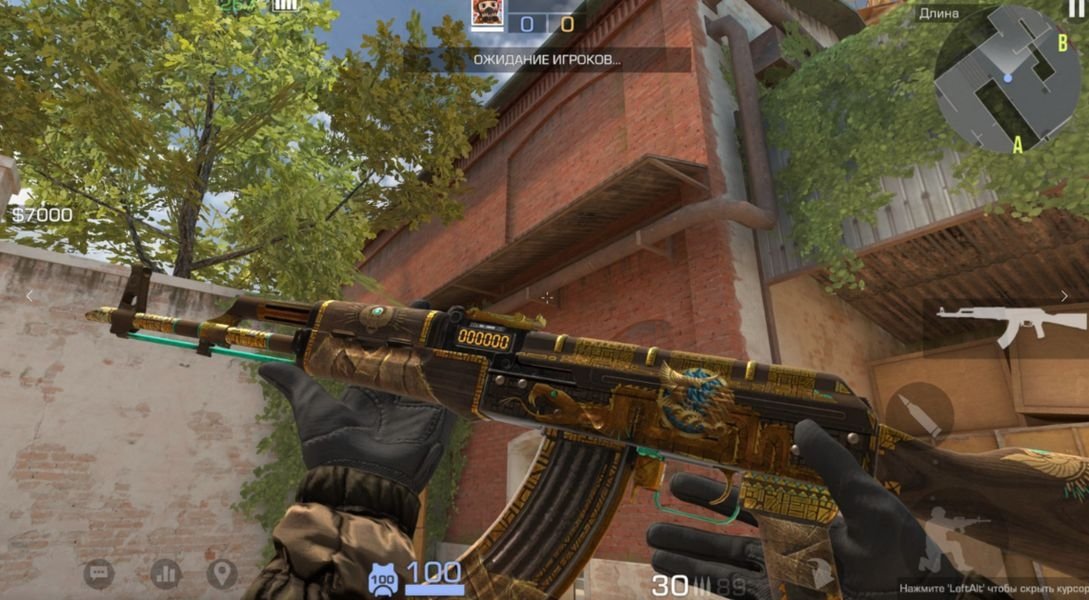Click the circular minimap

[x=1006, y=79]
